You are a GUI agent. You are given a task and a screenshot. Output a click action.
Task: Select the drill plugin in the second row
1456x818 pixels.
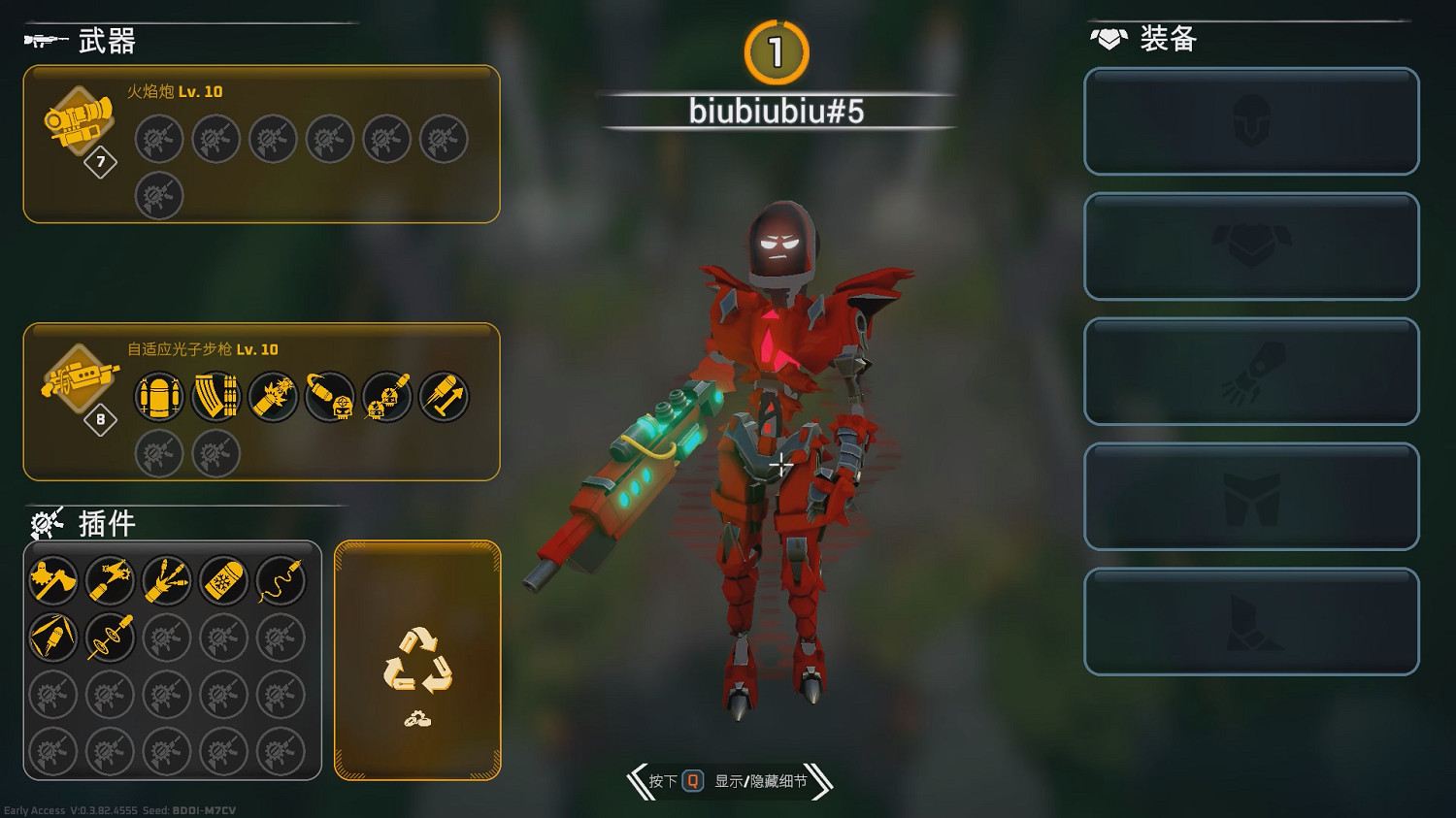pos(110,637)
